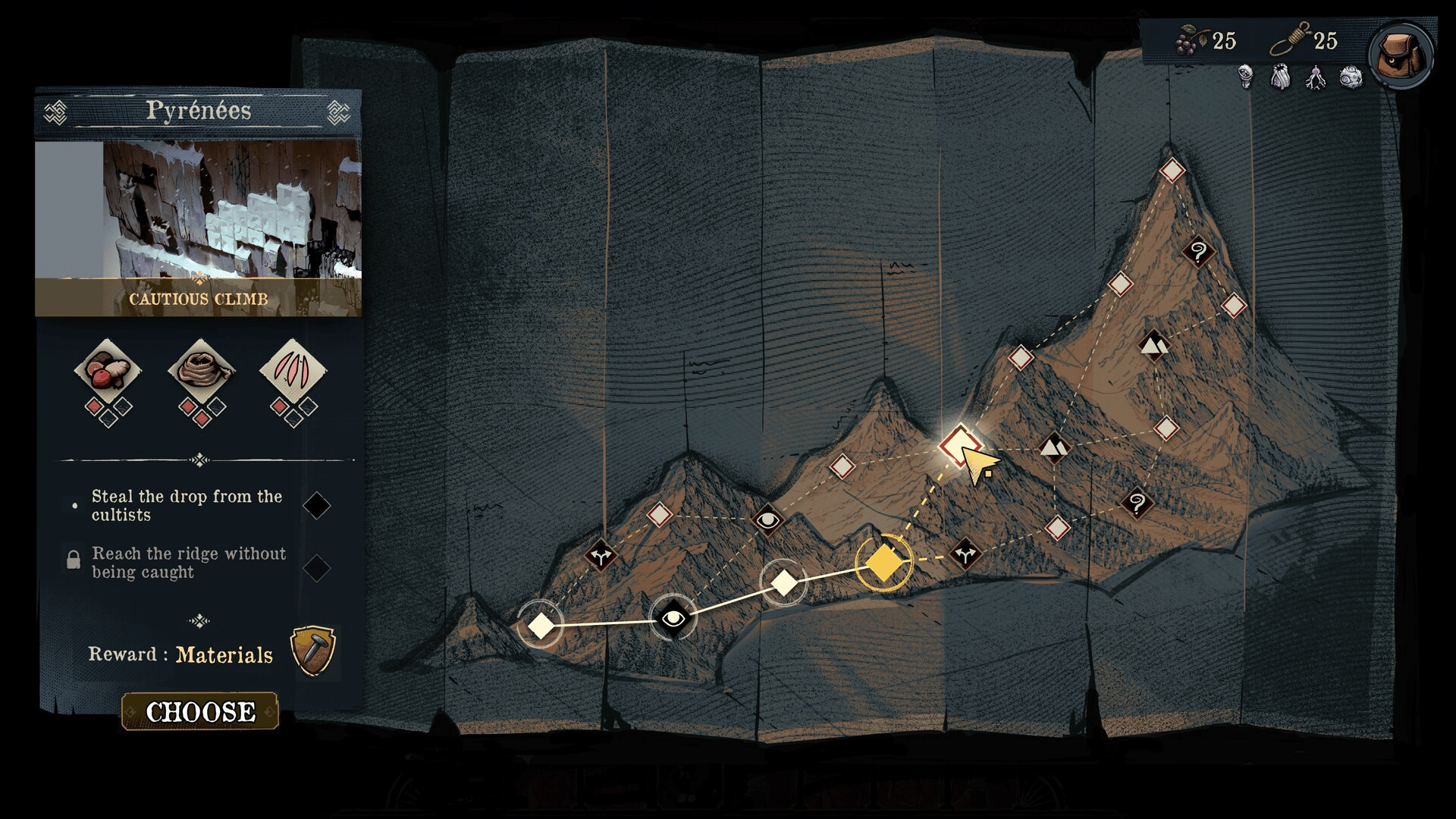The width and height of the screenshot is (1456, 819).
Task: Inspect the tooth-studded mushroom trinket icon
Action: coord(1245,77)
